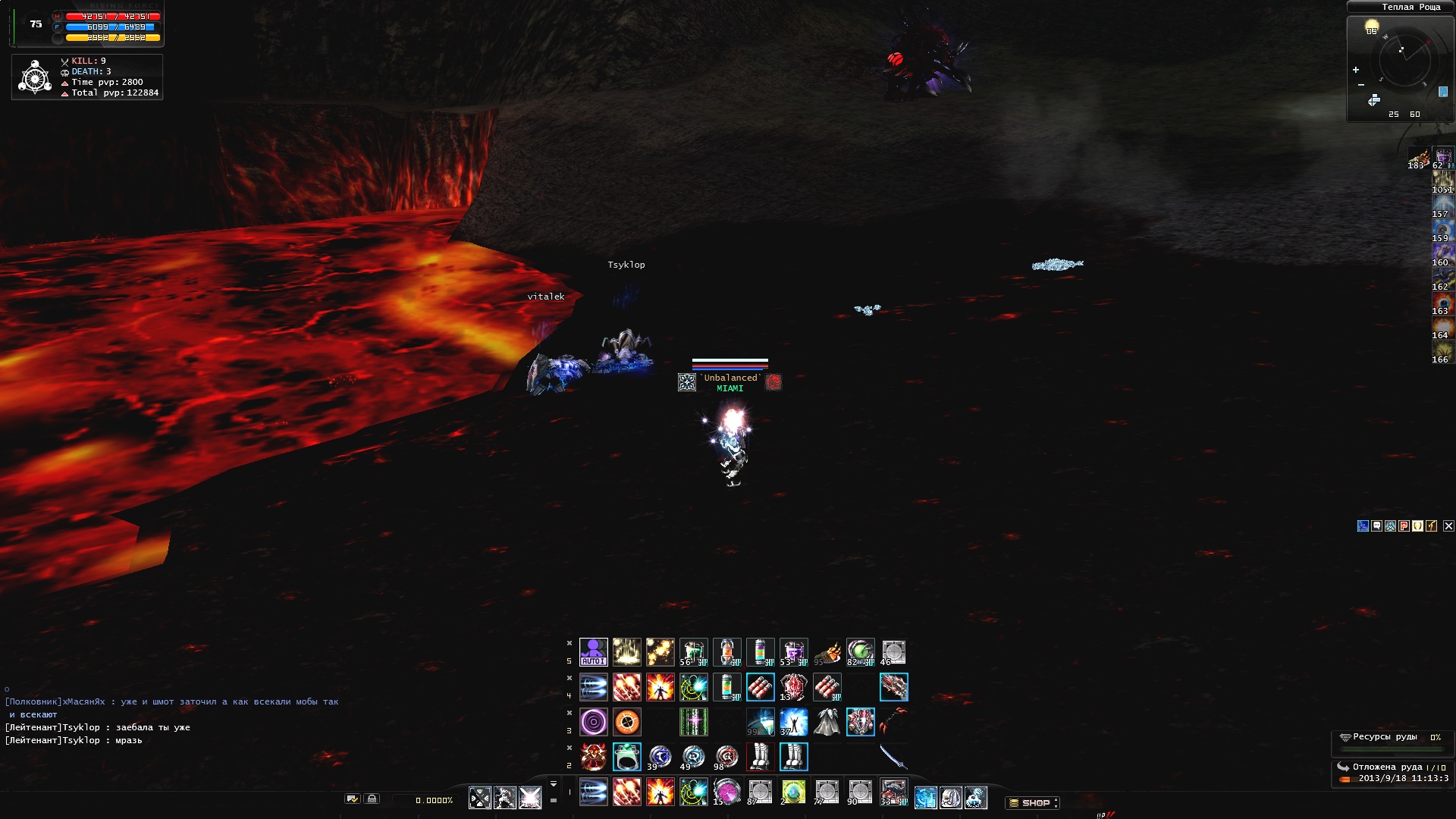
Task: Activate the orange crosshair target skill
Action: pos(626,722)
